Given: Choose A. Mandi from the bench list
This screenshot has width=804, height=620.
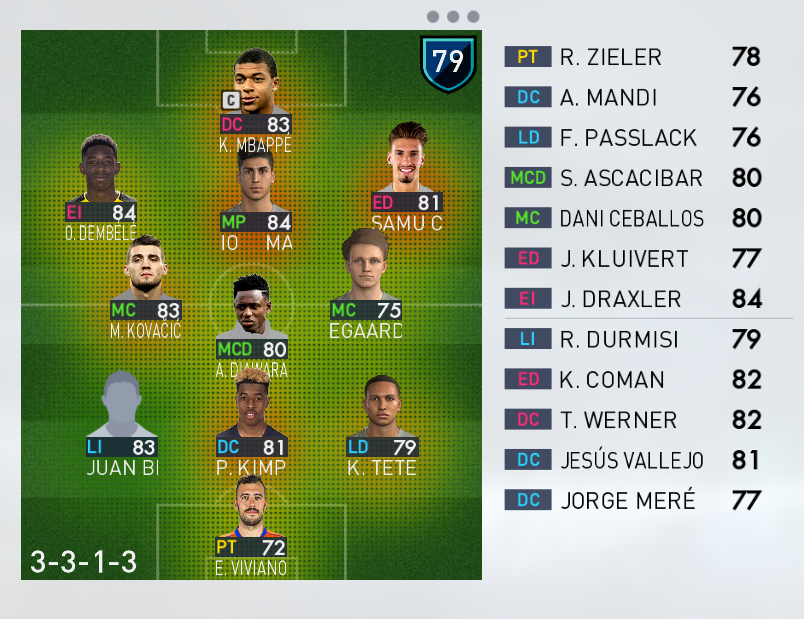Looking at the screenshot, I should [635, 97].
